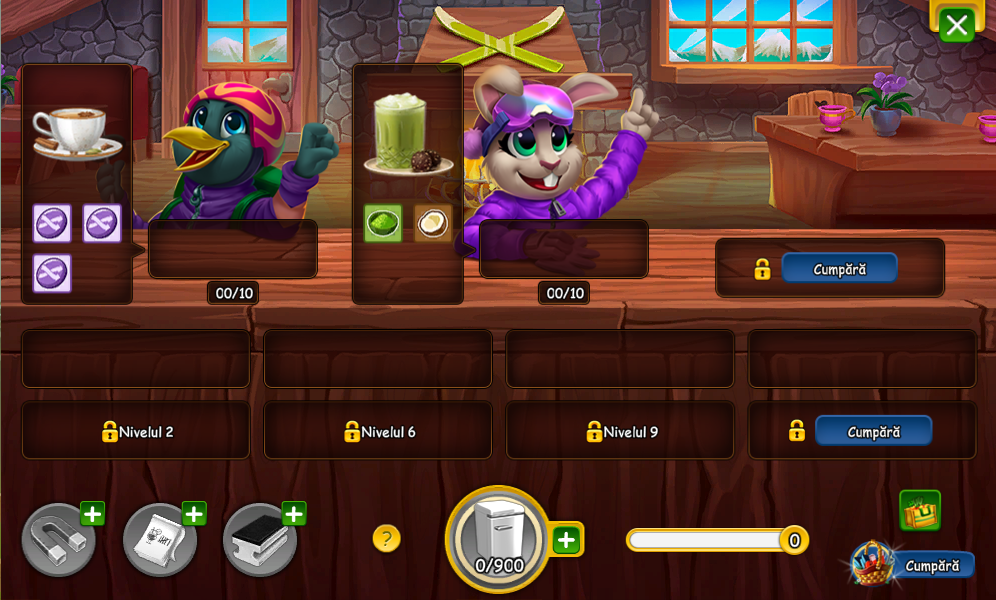Screen dimensions: 996x600
Task: Open help with the yellow question mark
Action: coord(387,539)
